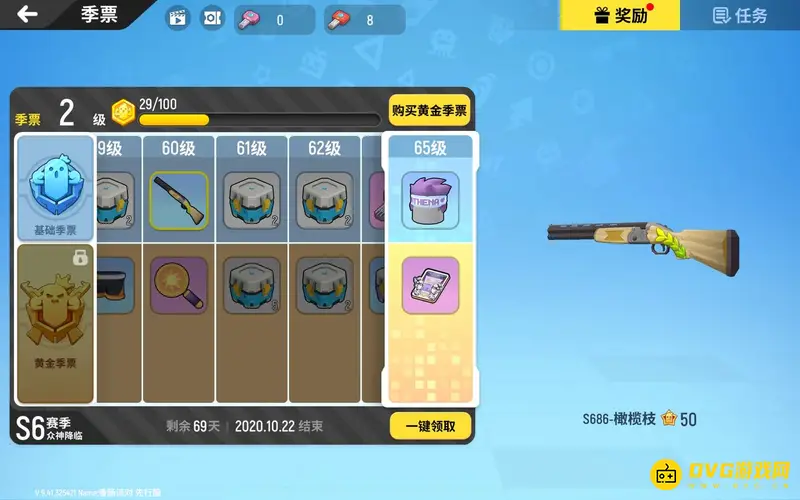Click the pink lollipop currency counter
The height and width of the screenshot is (500, 800).
point(273,19)
